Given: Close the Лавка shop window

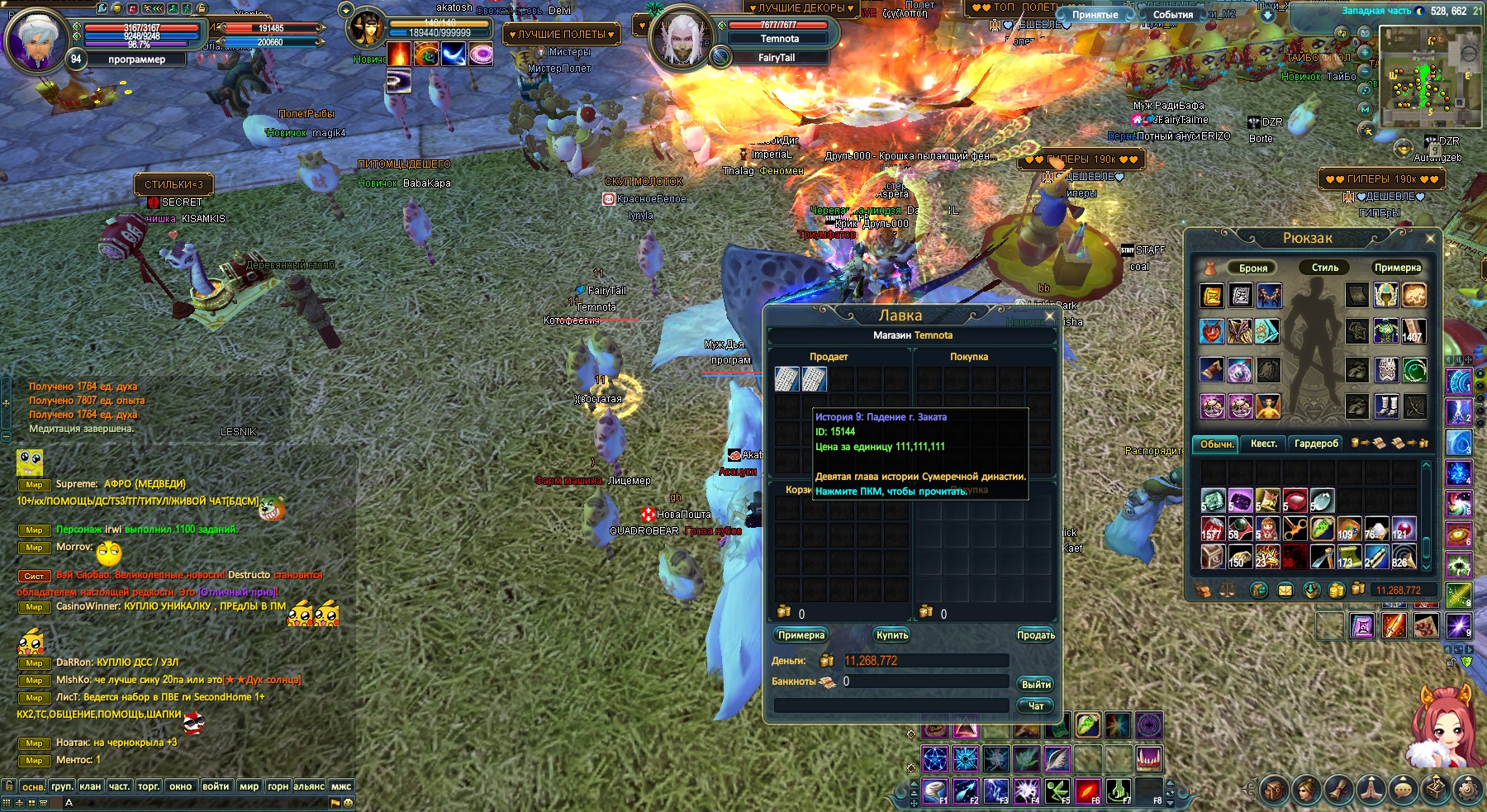Looking at the screenshot, I should [1050, 316].
